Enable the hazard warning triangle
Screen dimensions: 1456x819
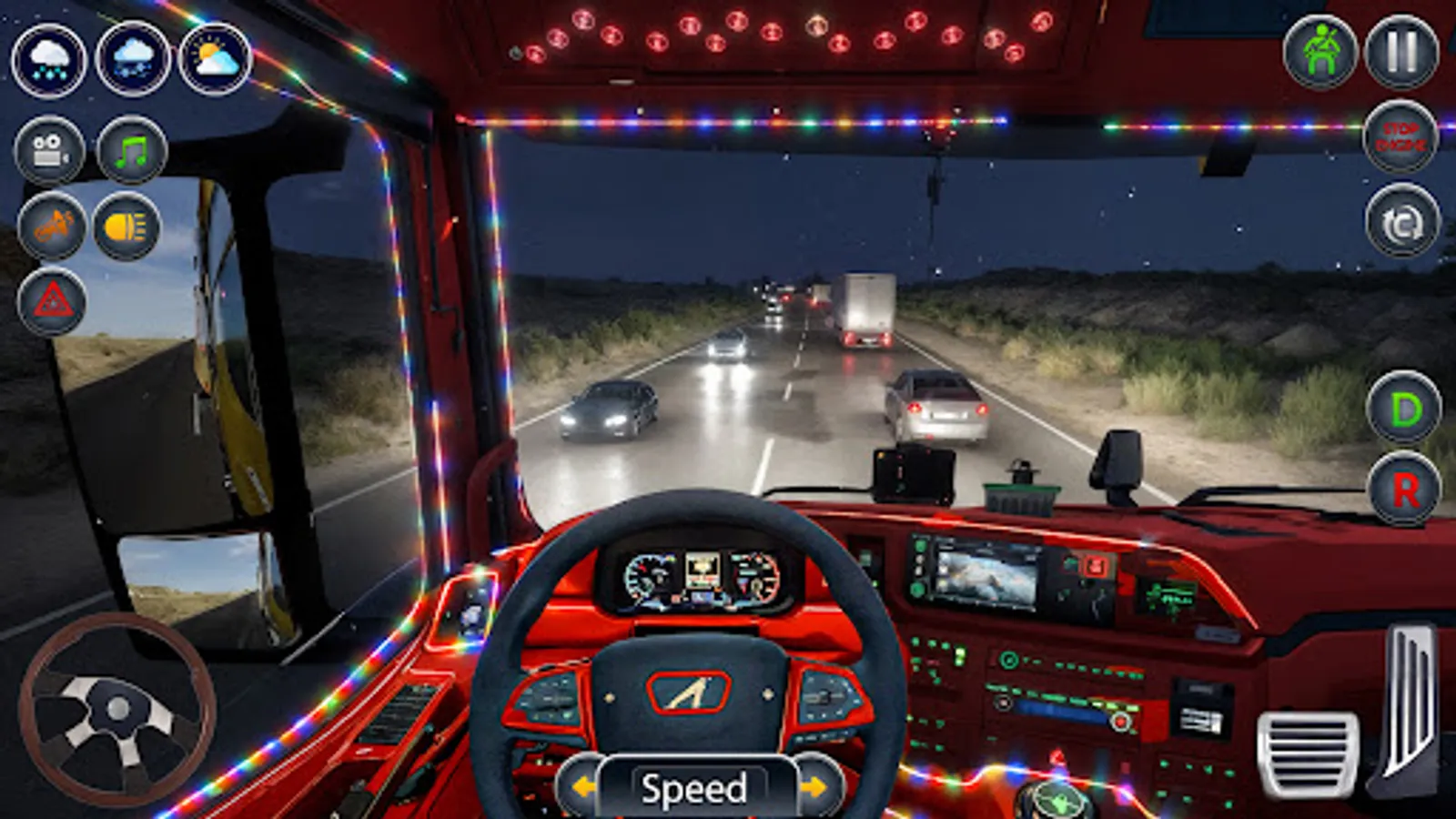[52, 300]
